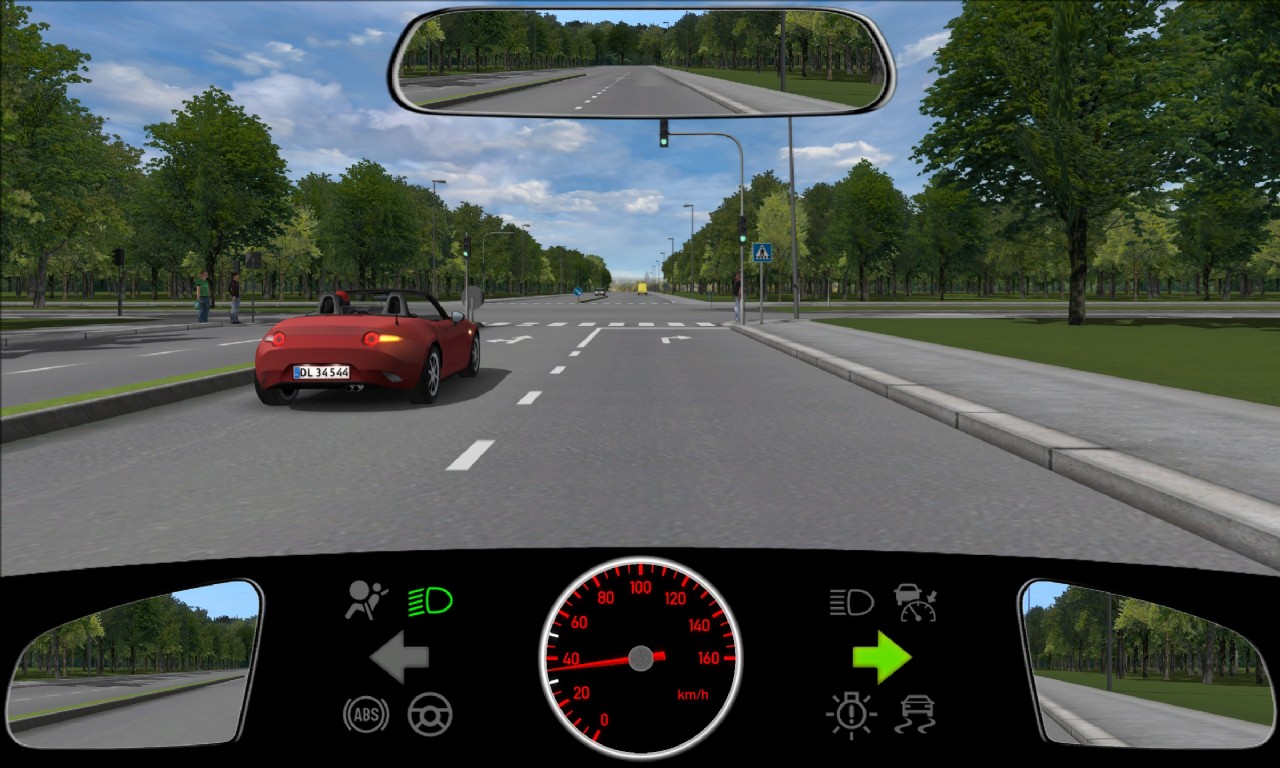
Task: Toggle the grey high beam headlight icon
Action: [851, 601]
